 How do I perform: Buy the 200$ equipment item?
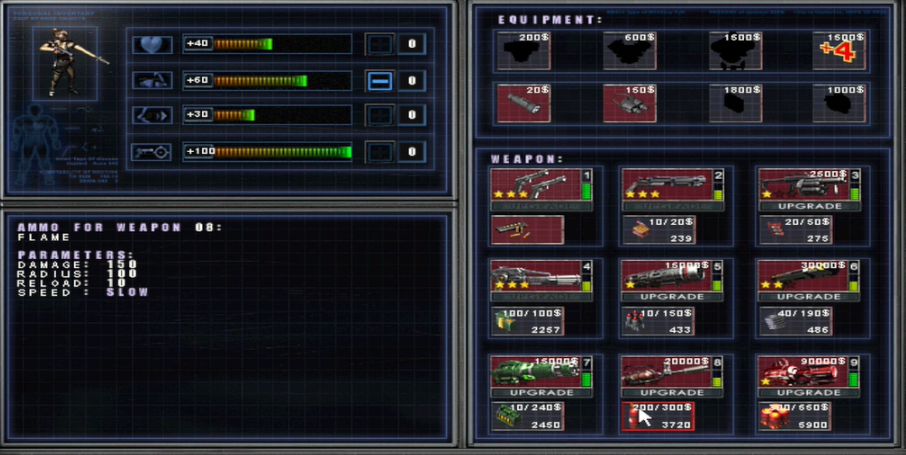click(523, 50)
